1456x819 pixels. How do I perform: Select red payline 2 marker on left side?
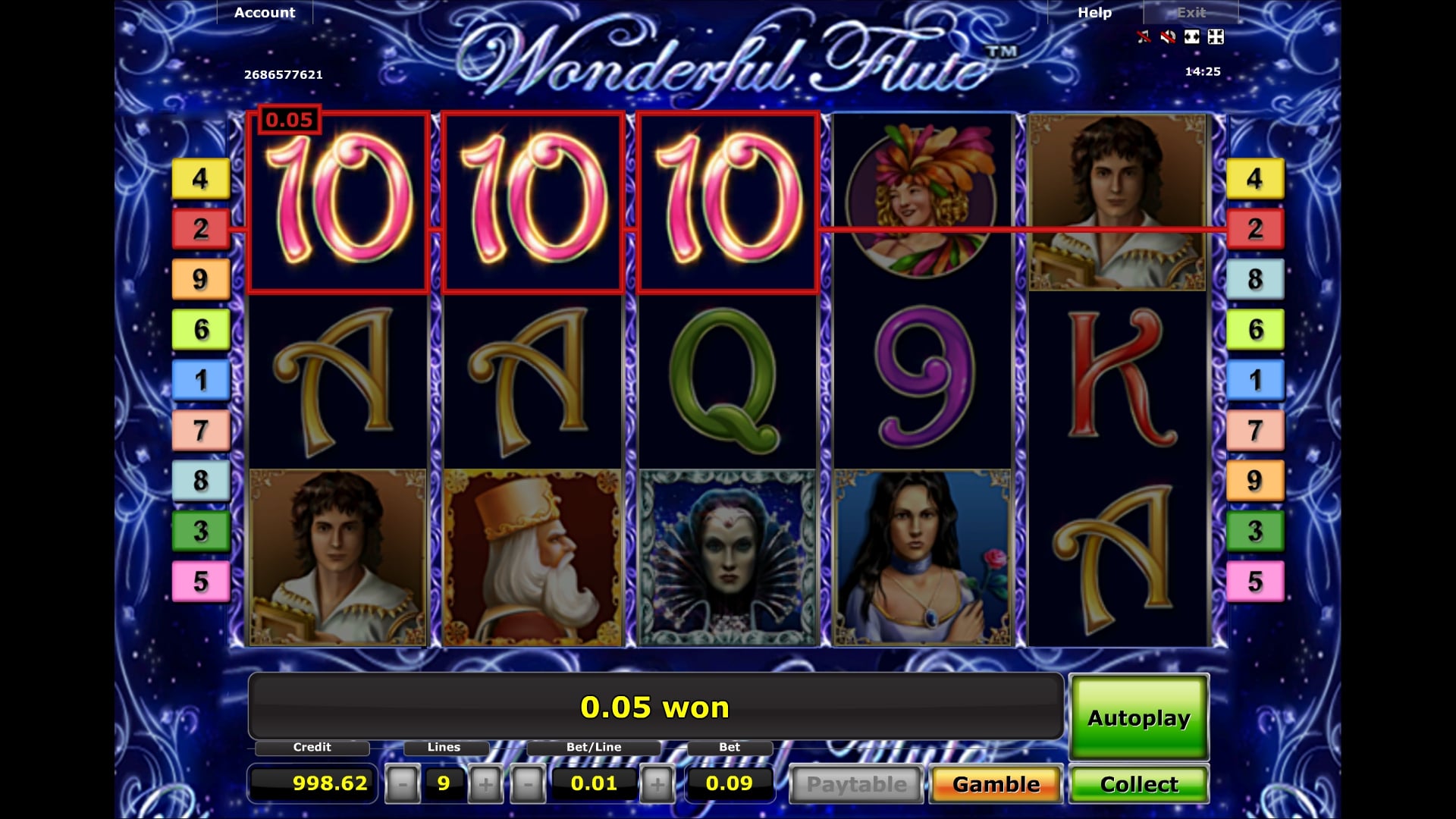tap(200, 228)
